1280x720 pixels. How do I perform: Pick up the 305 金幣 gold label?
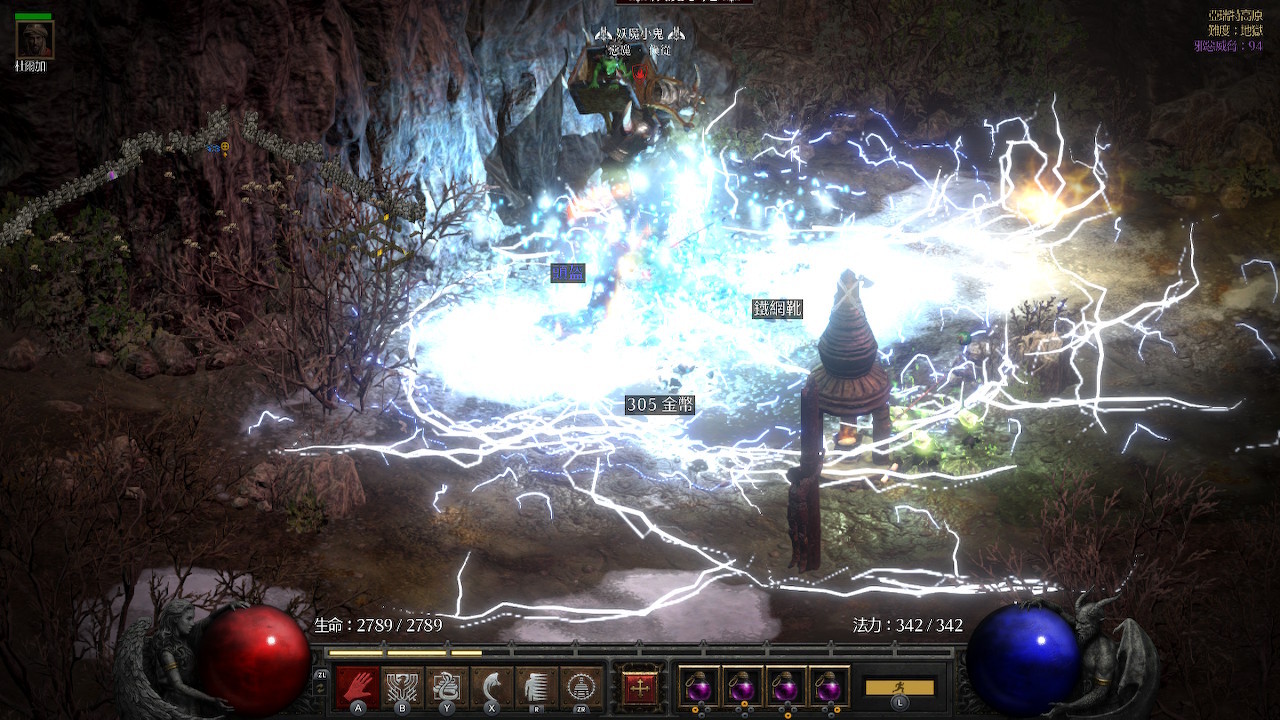pyautogui.click(x=659, y=405)
